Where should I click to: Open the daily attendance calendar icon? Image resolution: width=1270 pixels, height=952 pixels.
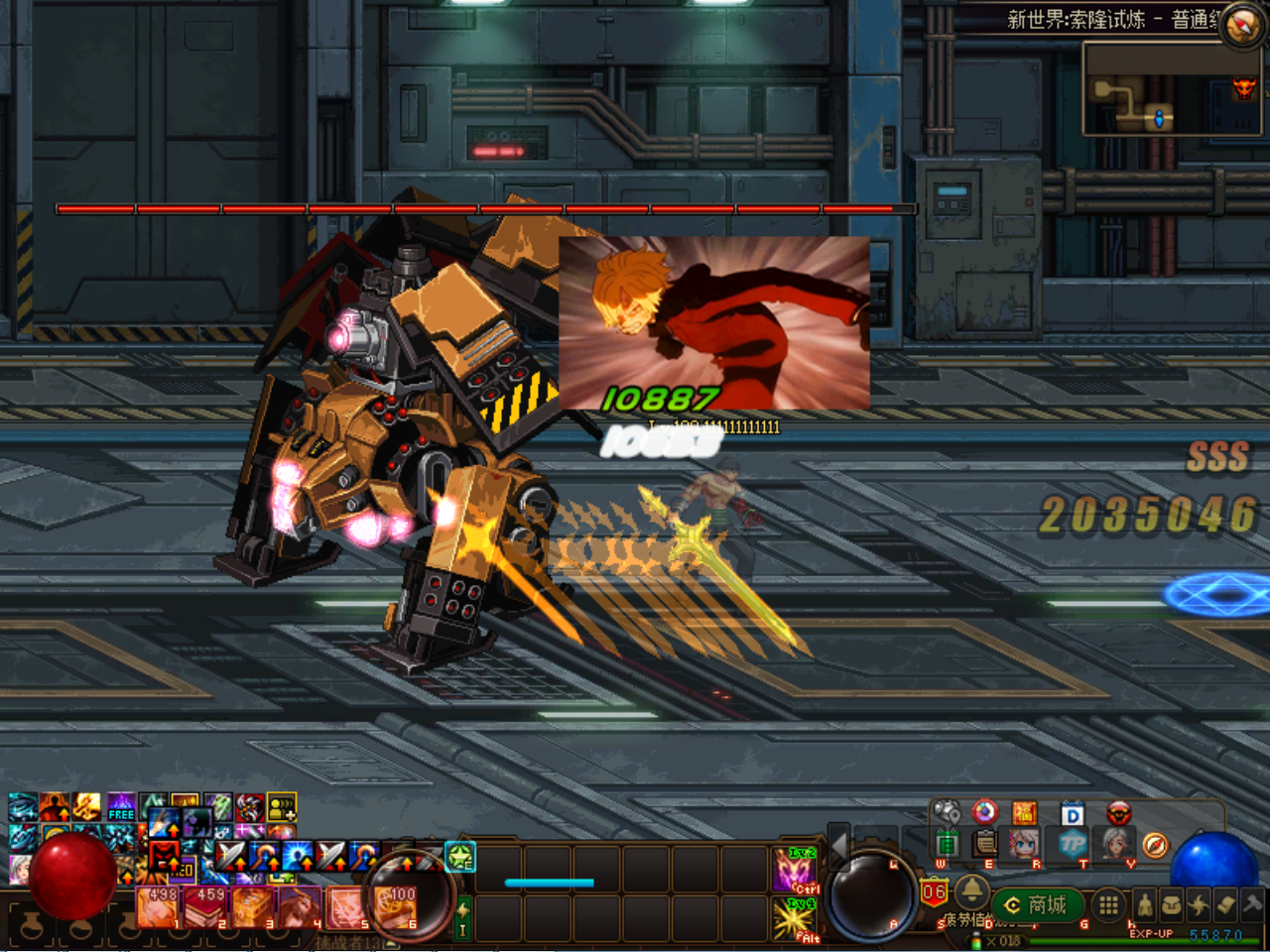pyautogui.click(x=1072, y=812)
